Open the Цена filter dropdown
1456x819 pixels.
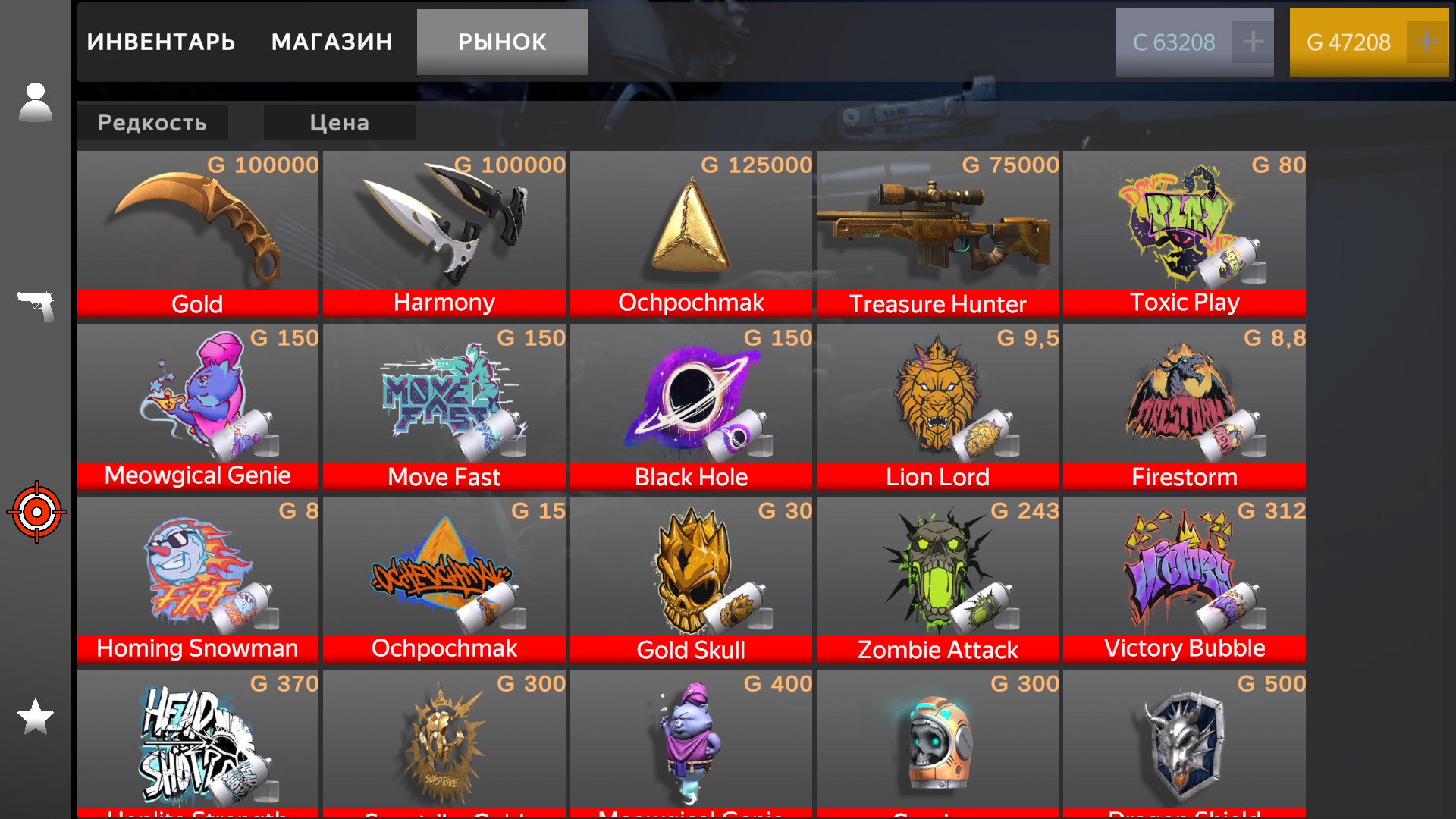(x=339, y=122)
